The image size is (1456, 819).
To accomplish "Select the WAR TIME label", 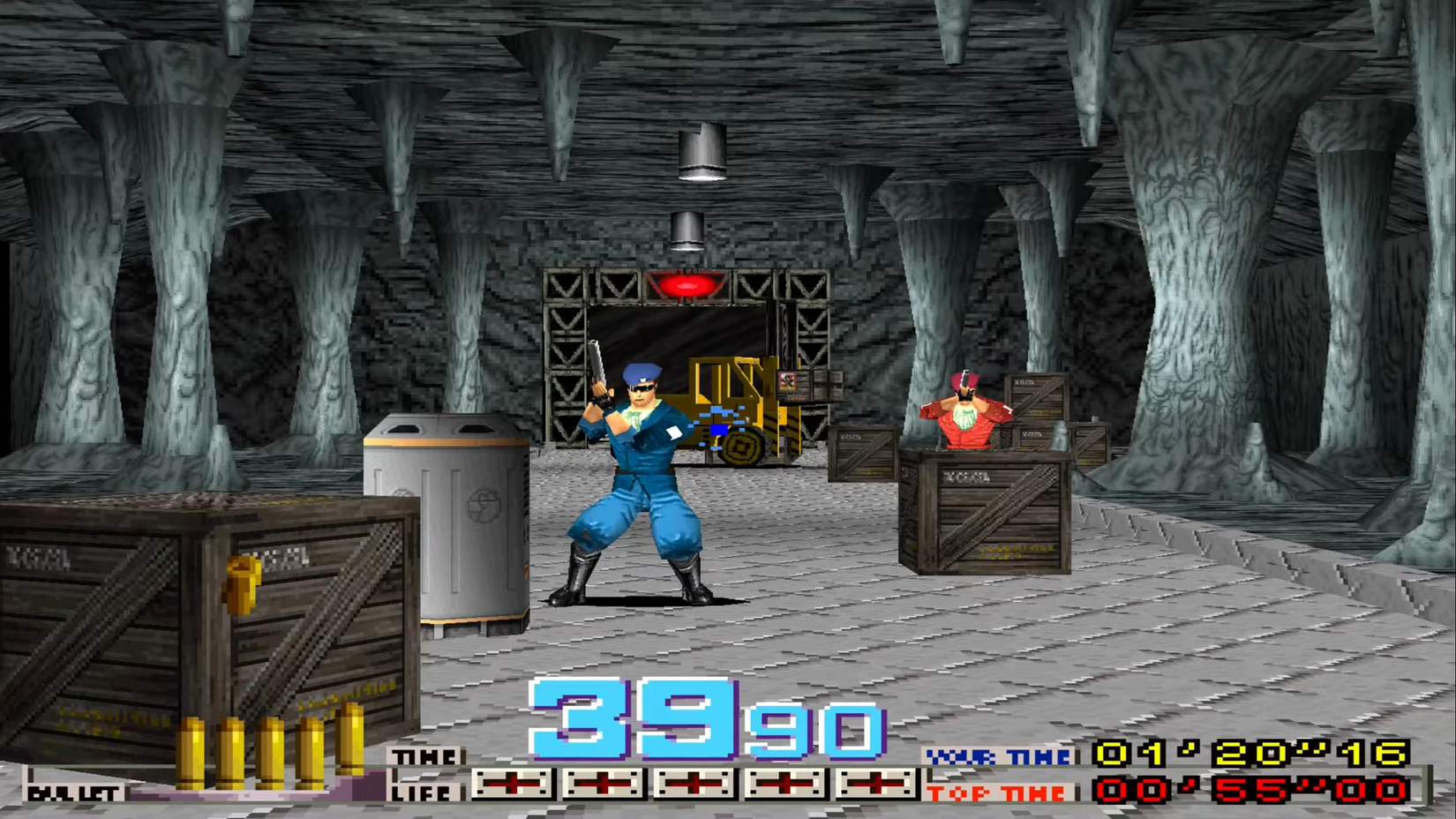I will 997,756.
